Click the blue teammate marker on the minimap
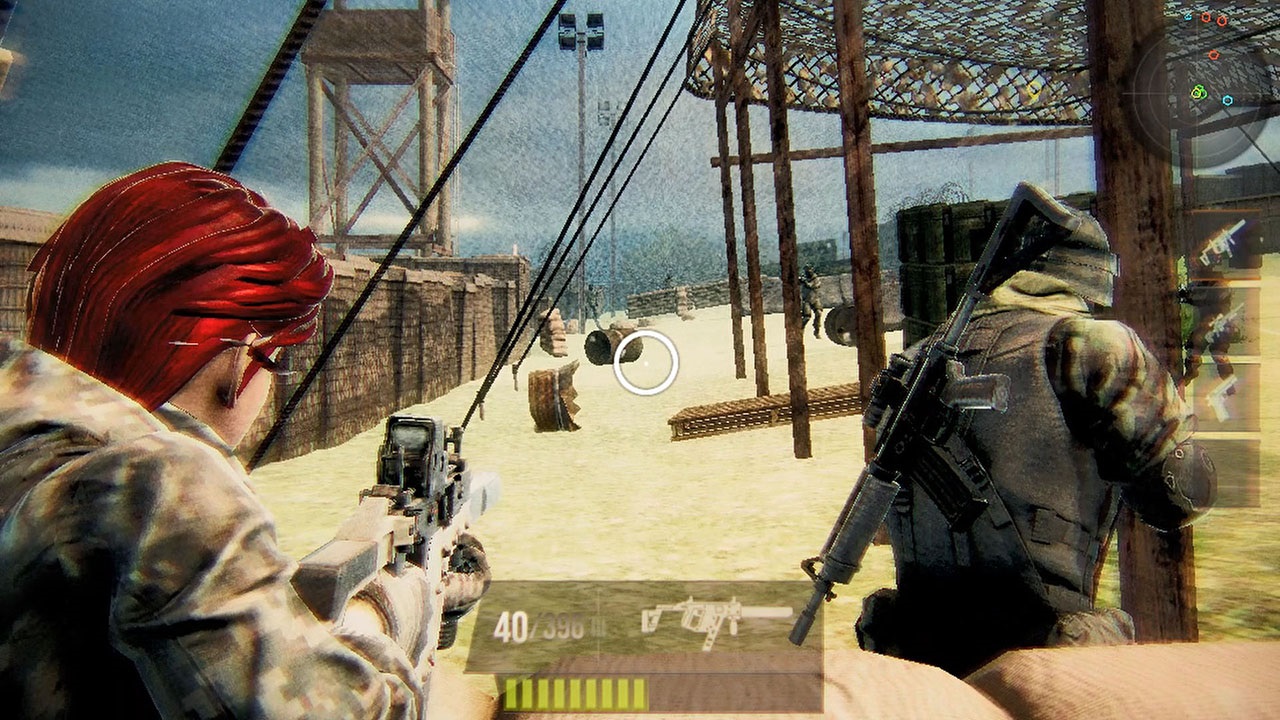This screenshot has height=720, width=1280. [1227, 100]
